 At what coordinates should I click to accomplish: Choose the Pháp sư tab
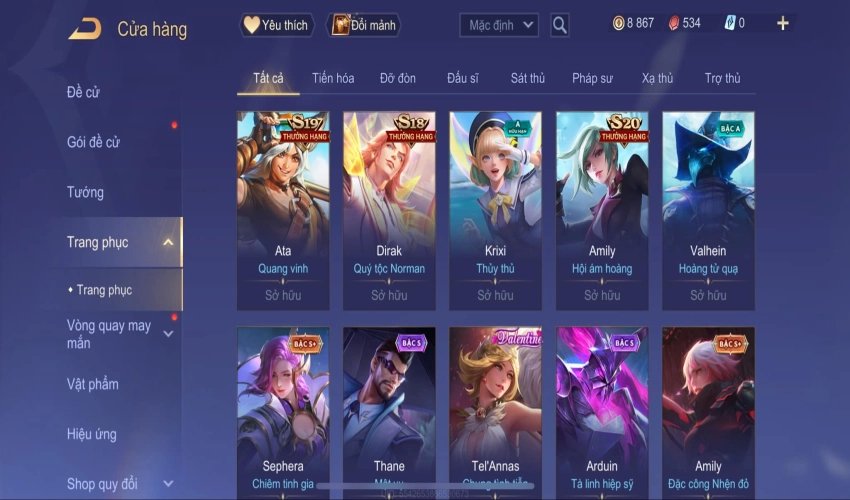pos(592,78)
